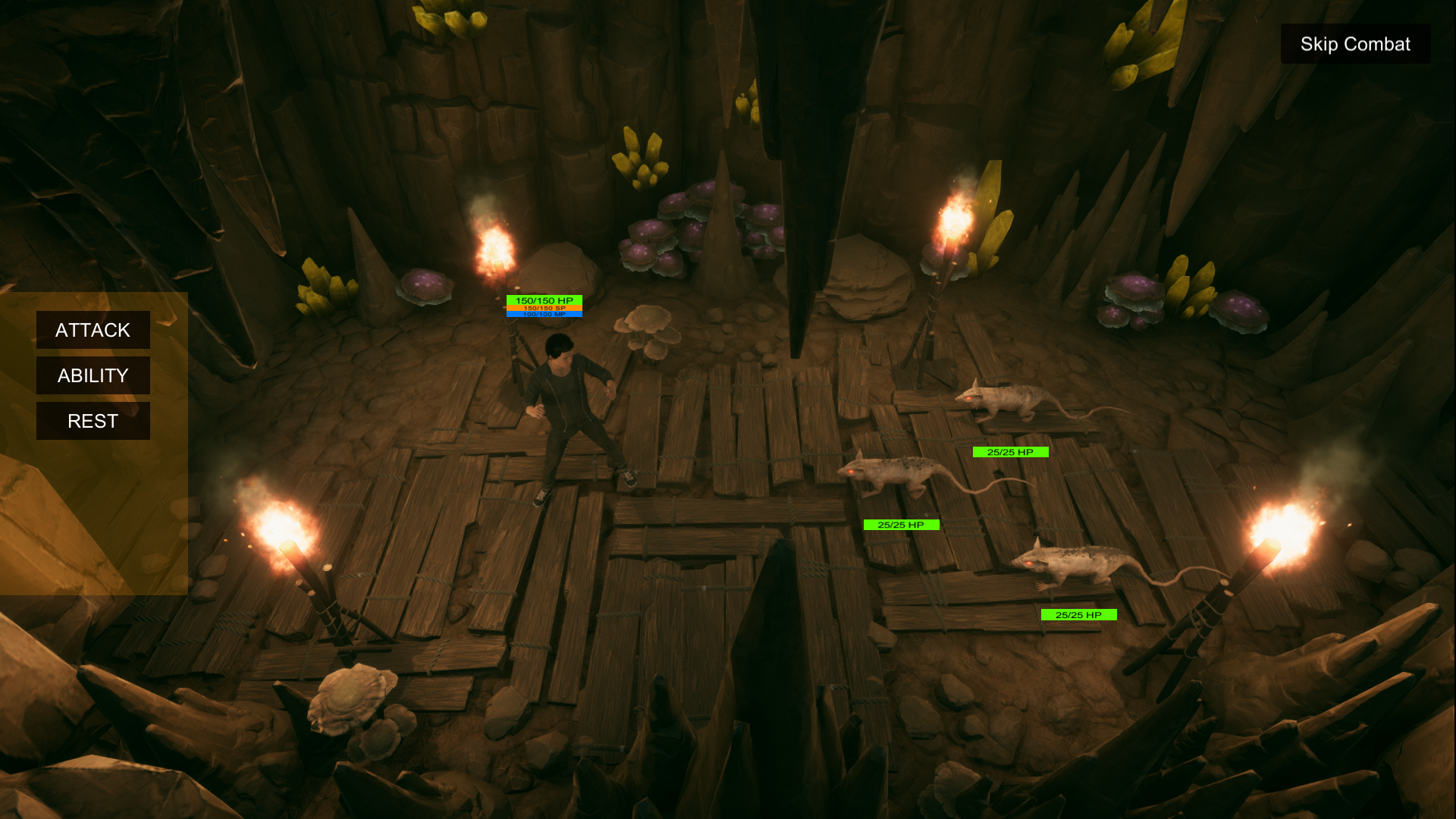Click the Skip Combat button
Image resolution: width=1456 pixels, height=819 pixels.
point(1355,44)
